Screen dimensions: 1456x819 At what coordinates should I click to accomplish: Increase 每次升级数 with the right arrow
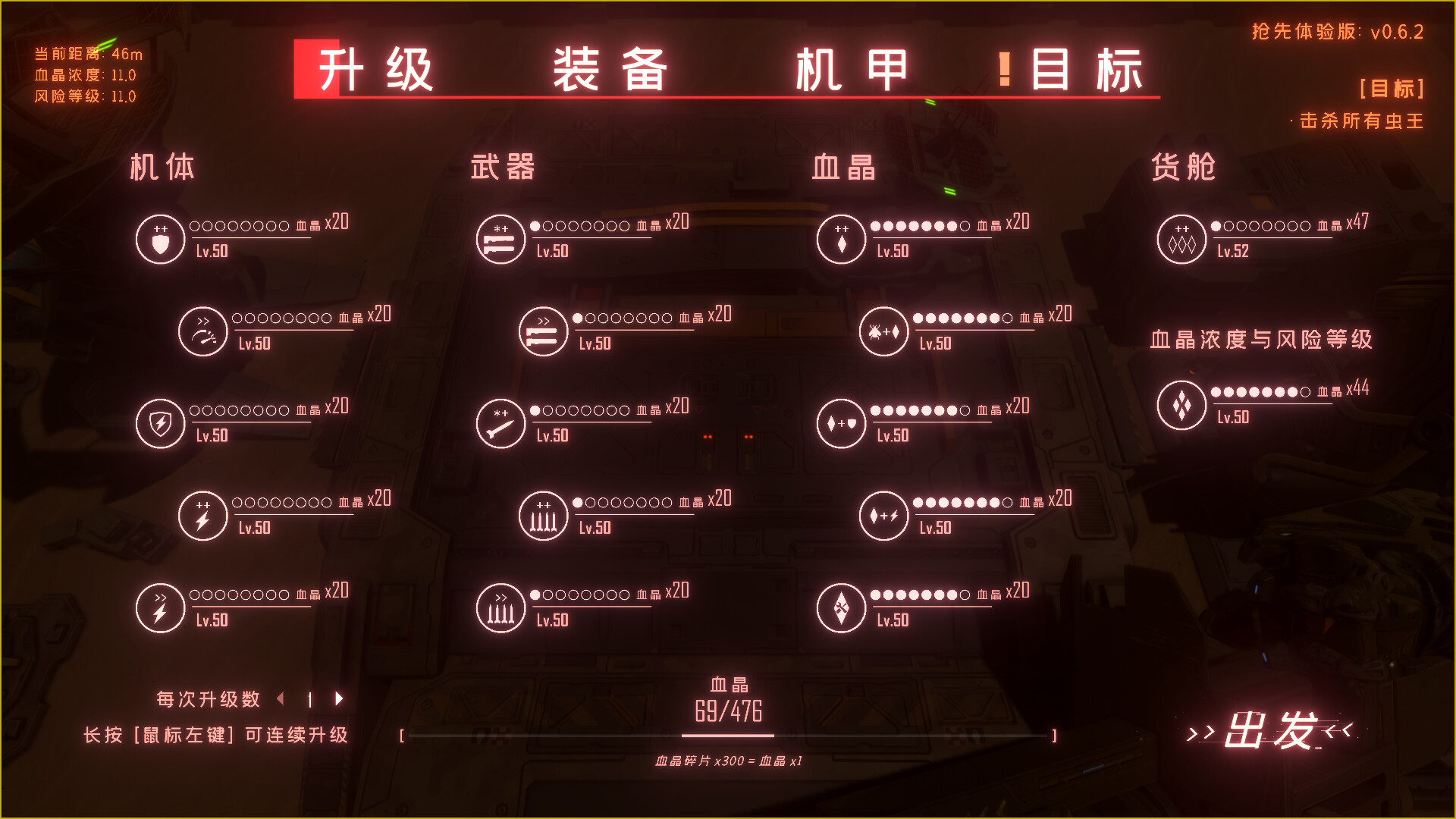pos(339,699)
